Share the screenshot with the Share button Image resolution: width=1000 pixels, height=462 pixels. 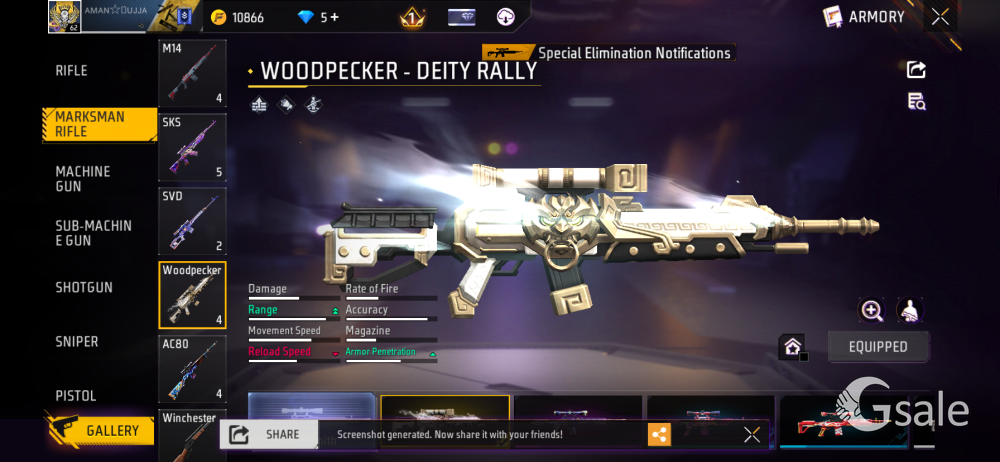pos(268,434)
